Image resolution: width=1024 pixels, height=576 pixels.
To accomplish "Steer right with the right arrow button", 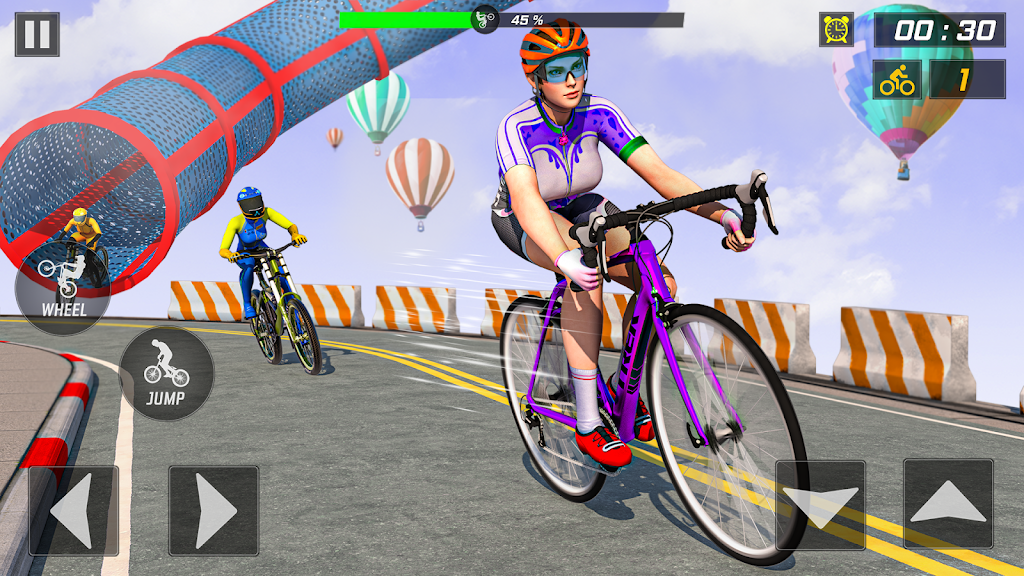I will click(213, 510).
